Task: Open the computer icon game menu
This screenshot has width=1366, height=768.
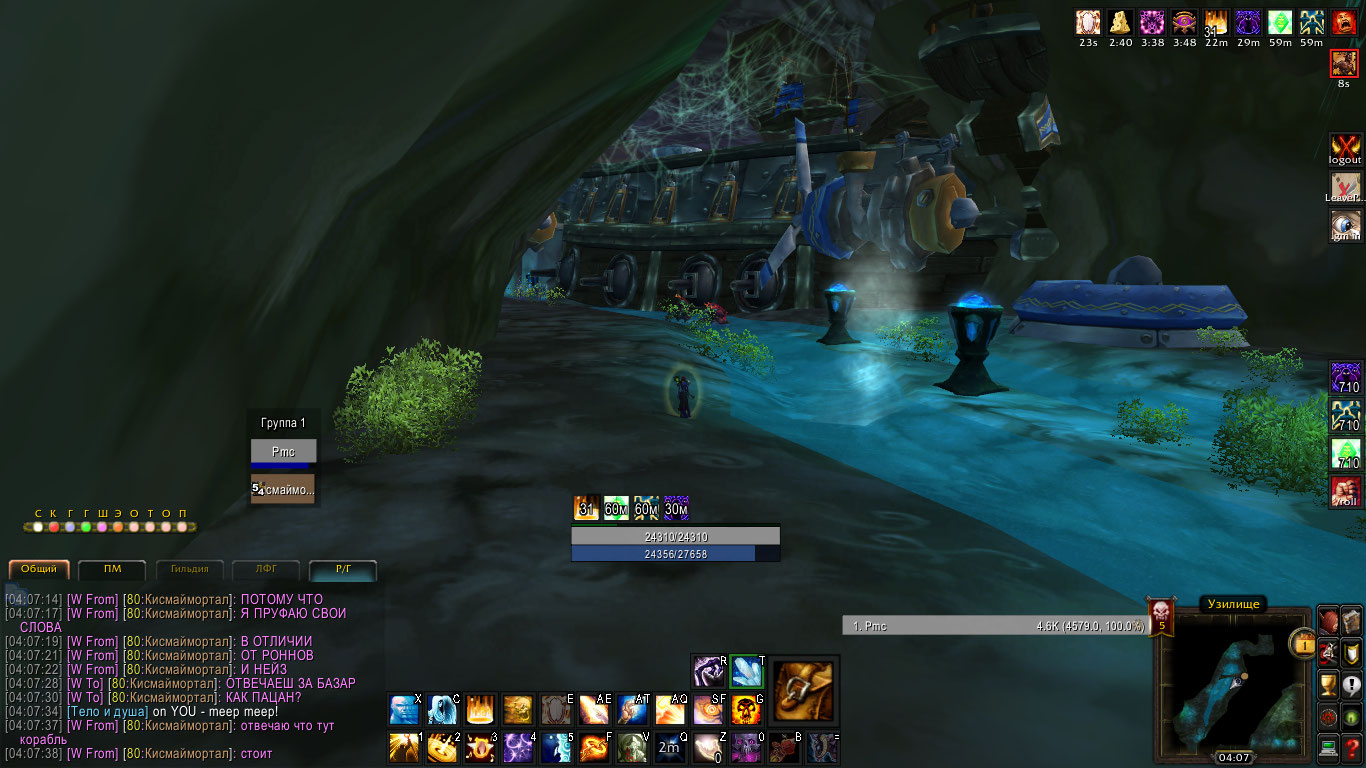Action: click(1328, 746)
